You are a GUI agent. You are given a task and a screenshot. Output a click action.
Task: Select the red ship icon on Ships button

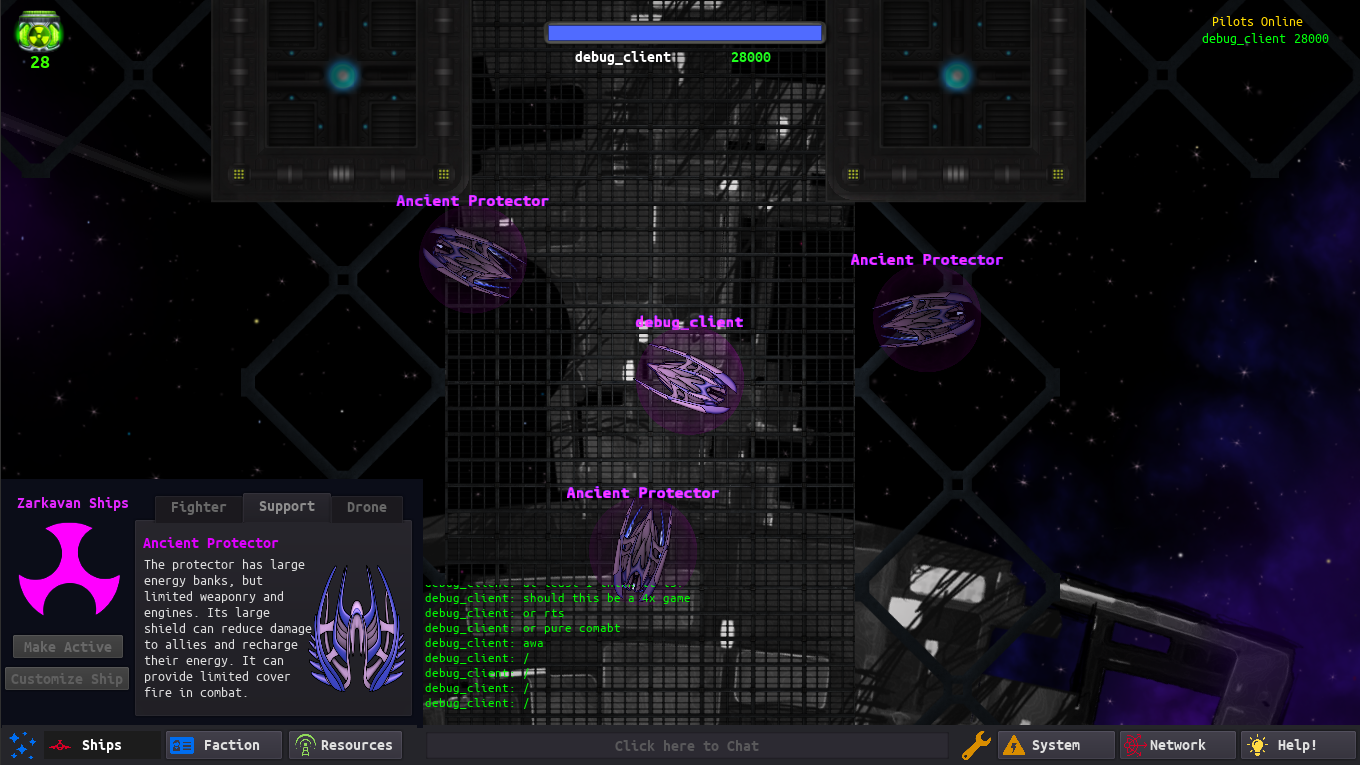click(x=59, y=744)
